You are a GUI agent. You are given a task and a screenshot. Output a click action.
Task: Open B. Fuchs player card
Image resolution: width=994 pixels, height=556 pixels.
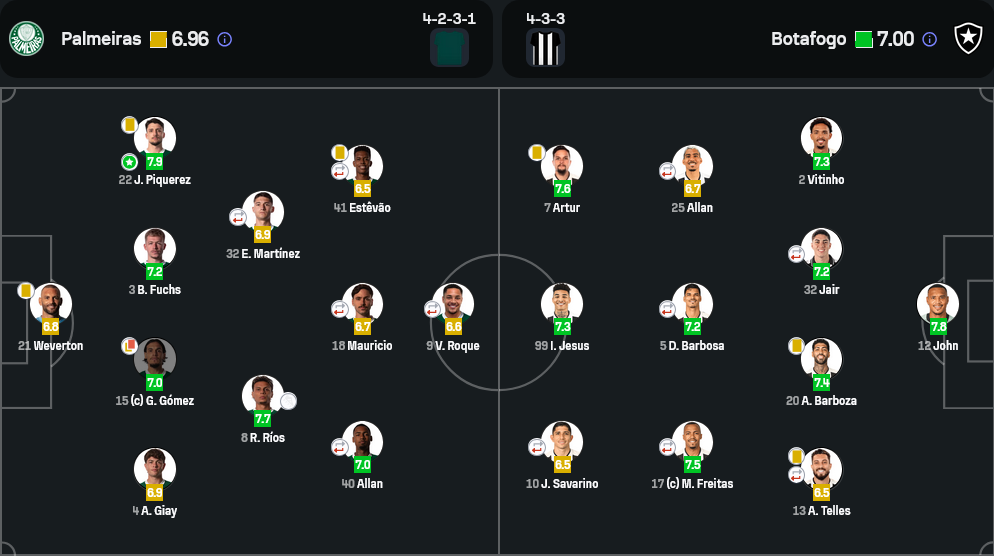pos(155,249)
